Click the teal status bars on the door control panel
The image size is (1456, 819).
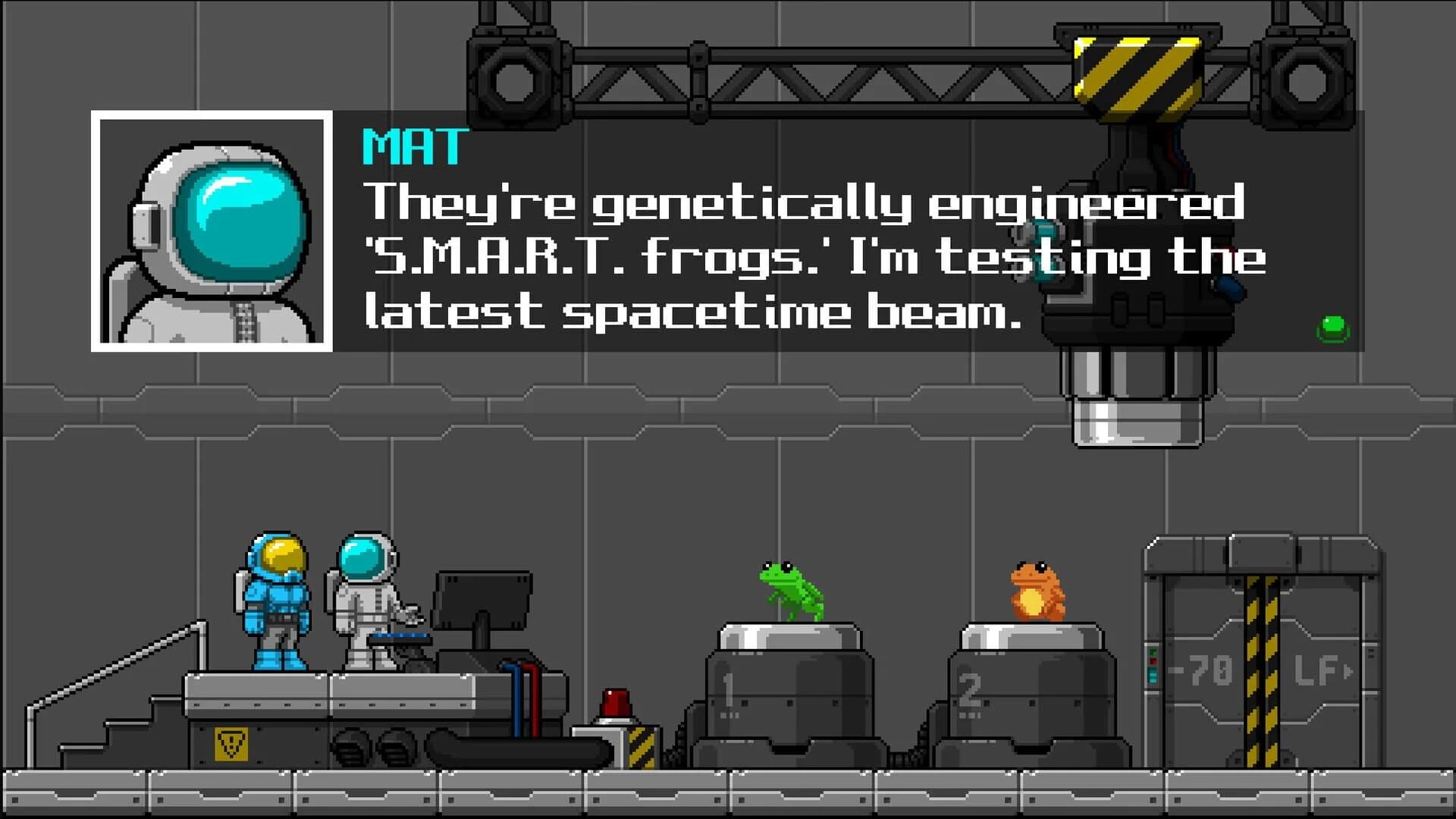click(x=1153, y=676)
